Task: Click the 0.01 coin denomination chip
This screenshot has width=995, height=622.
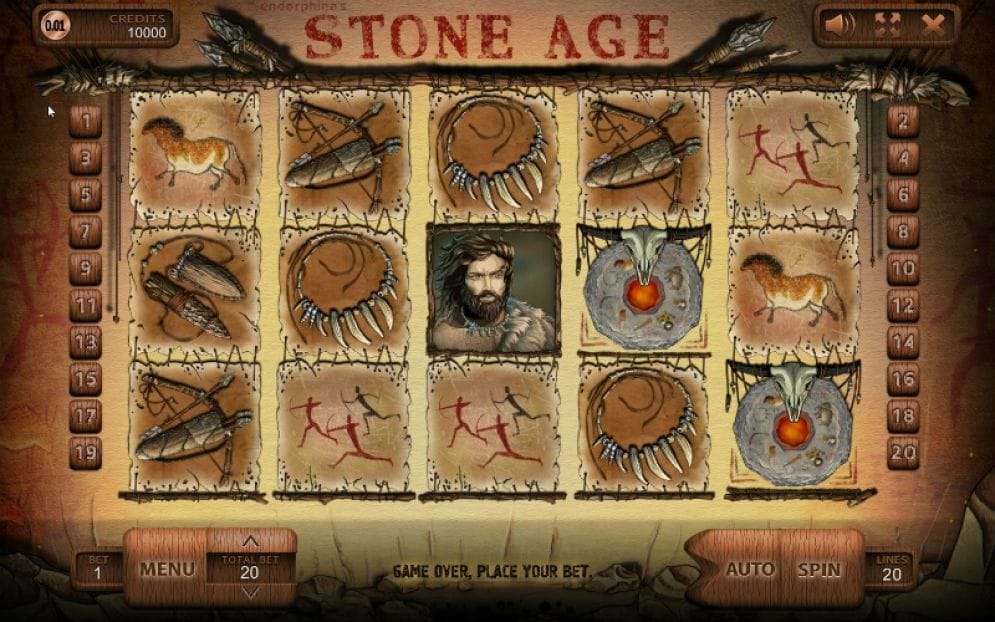Action: pyautogui.click(x=57, y=26)
